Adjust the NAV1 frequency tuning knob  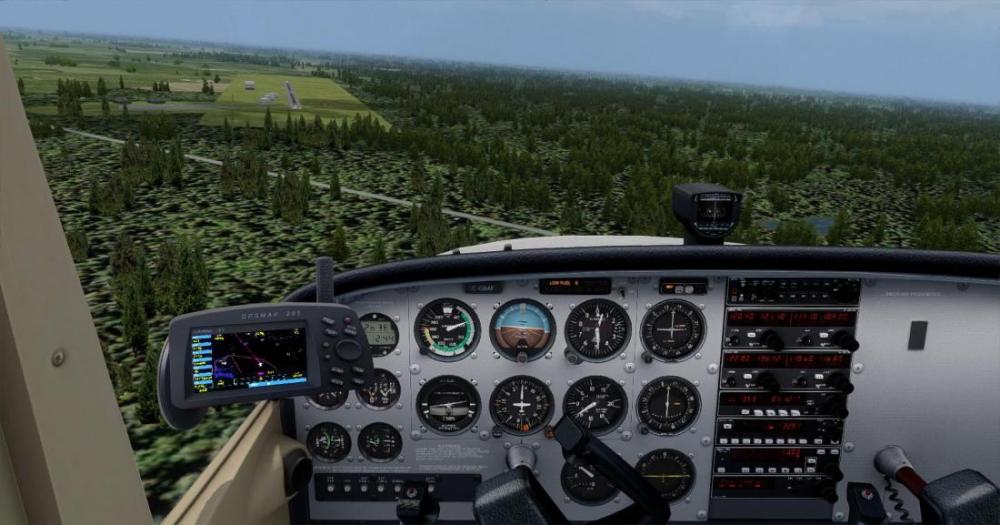845,340
